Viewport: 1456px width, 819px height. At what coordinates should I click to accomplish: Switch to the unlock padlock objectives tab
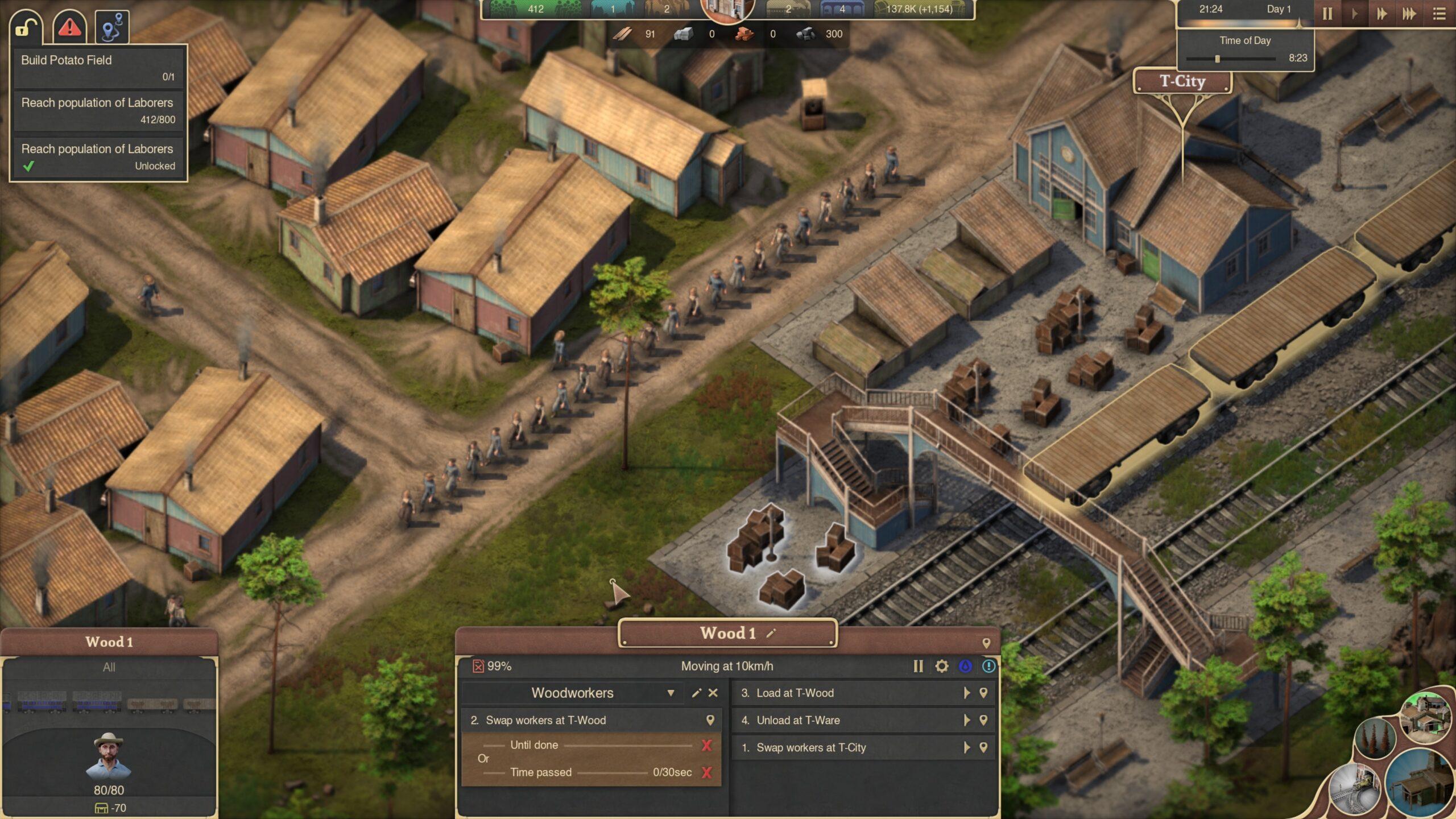(x=26, y=27)
